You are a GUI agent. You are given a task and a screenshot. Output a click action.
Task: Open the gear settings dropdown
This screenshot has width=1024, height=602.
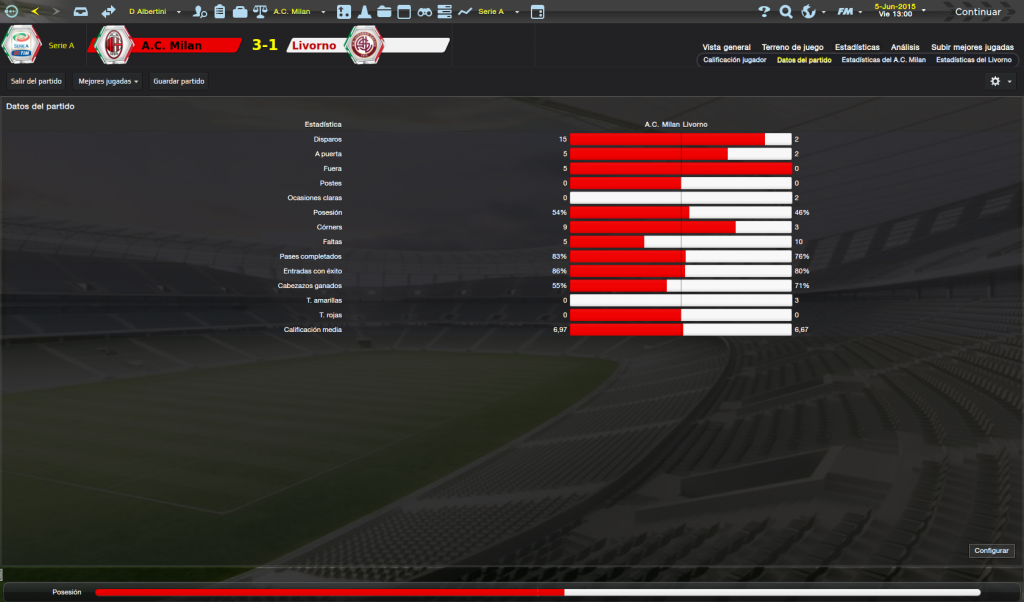(1000, 81)
